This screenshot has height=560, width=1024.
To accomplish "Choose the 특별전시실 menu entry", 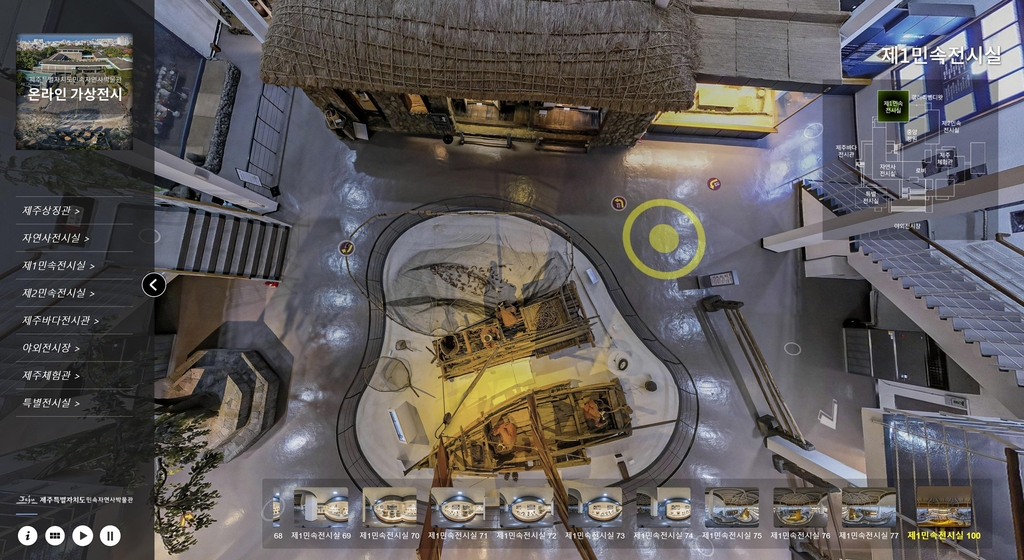I will coord(51,403).
